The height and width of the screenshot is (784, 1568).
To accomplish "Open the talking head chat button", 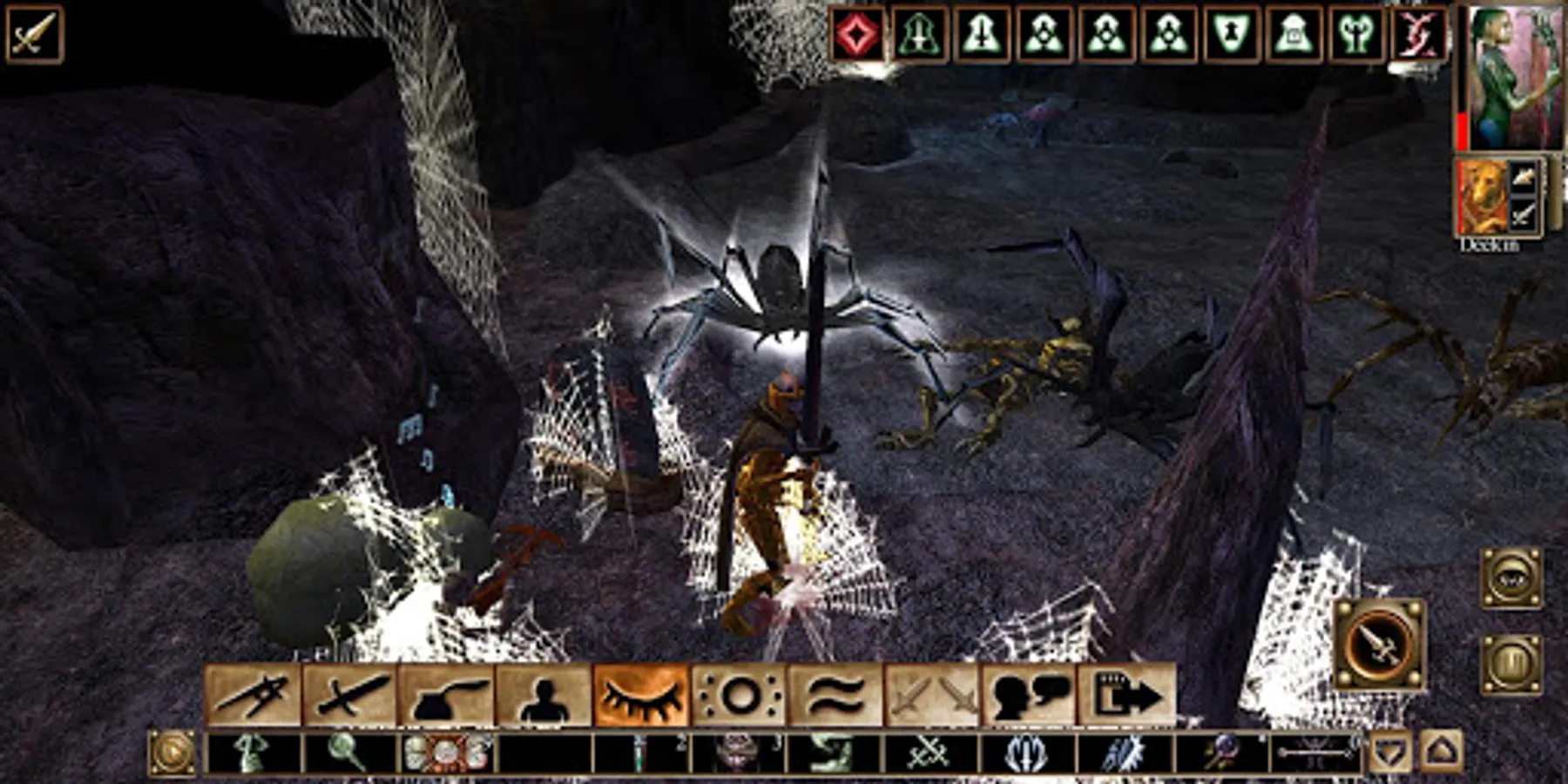I will coord(1029,695).
